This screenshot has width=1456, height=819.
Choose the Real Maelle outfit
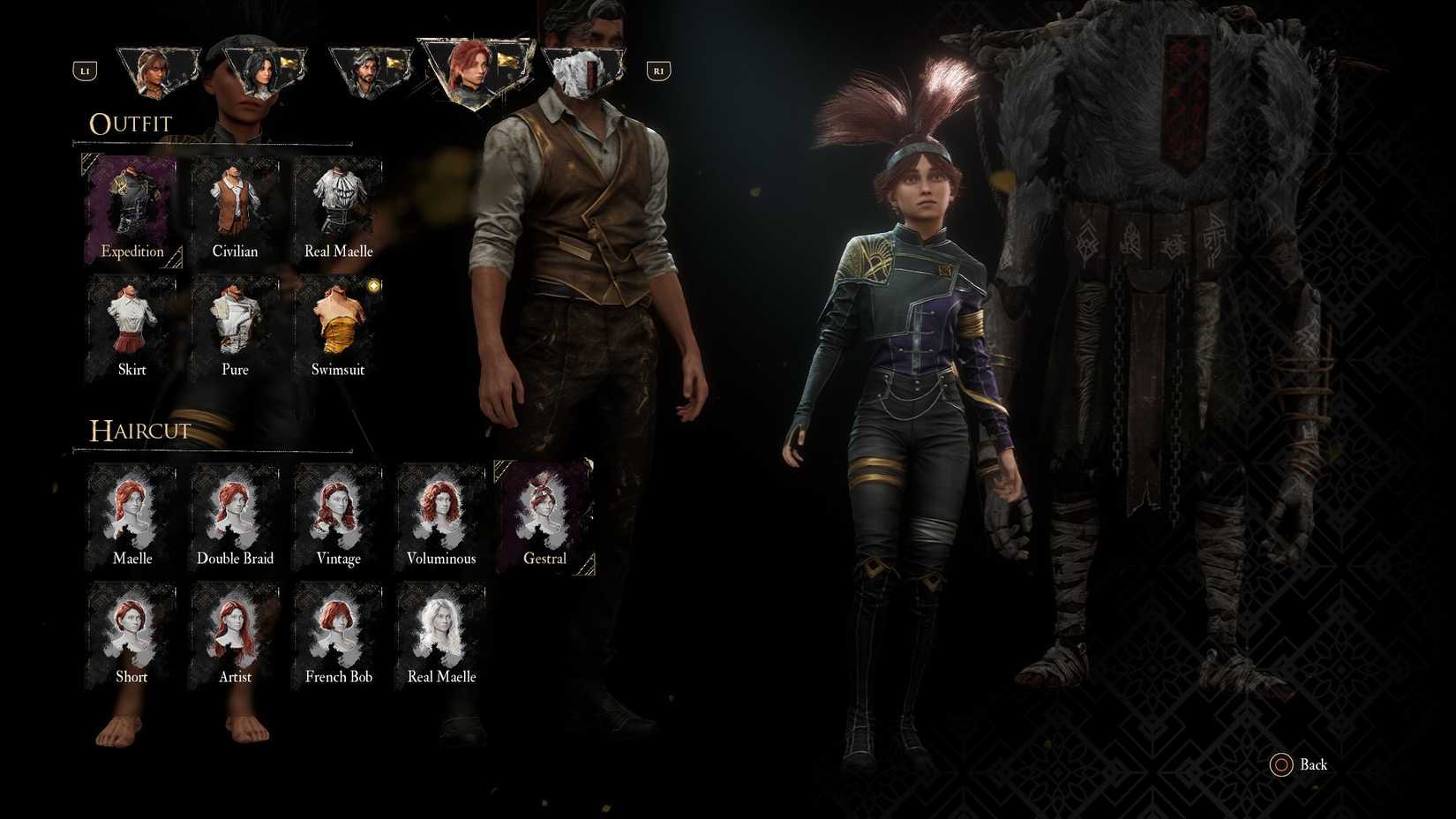tap(338, 203)
